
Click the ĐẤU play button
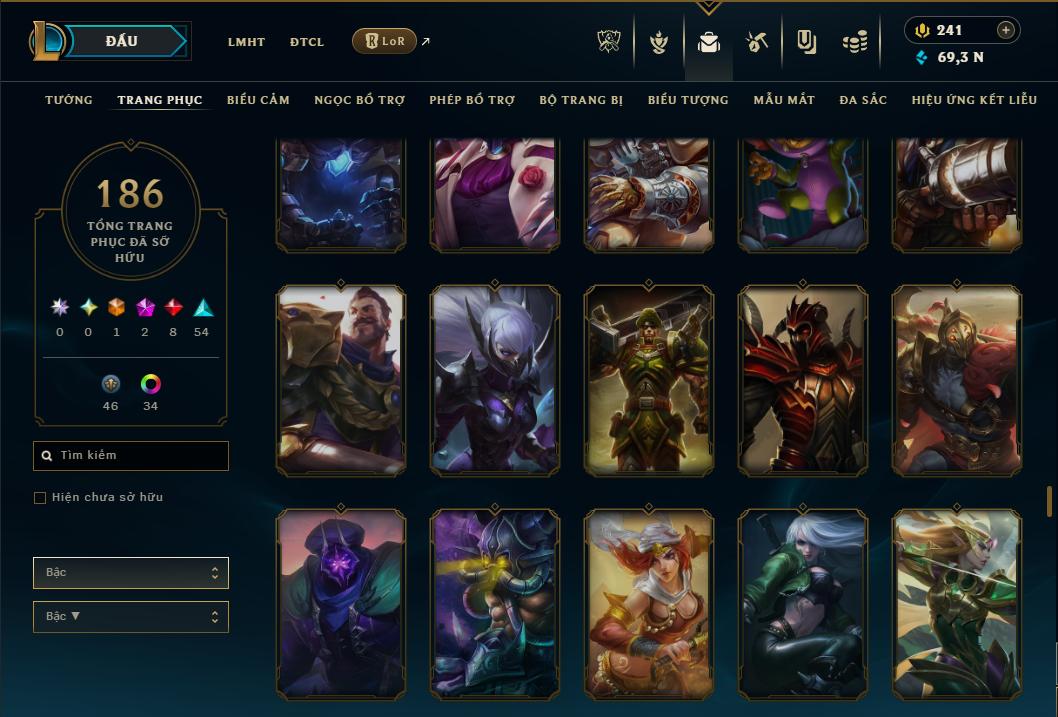122,41
